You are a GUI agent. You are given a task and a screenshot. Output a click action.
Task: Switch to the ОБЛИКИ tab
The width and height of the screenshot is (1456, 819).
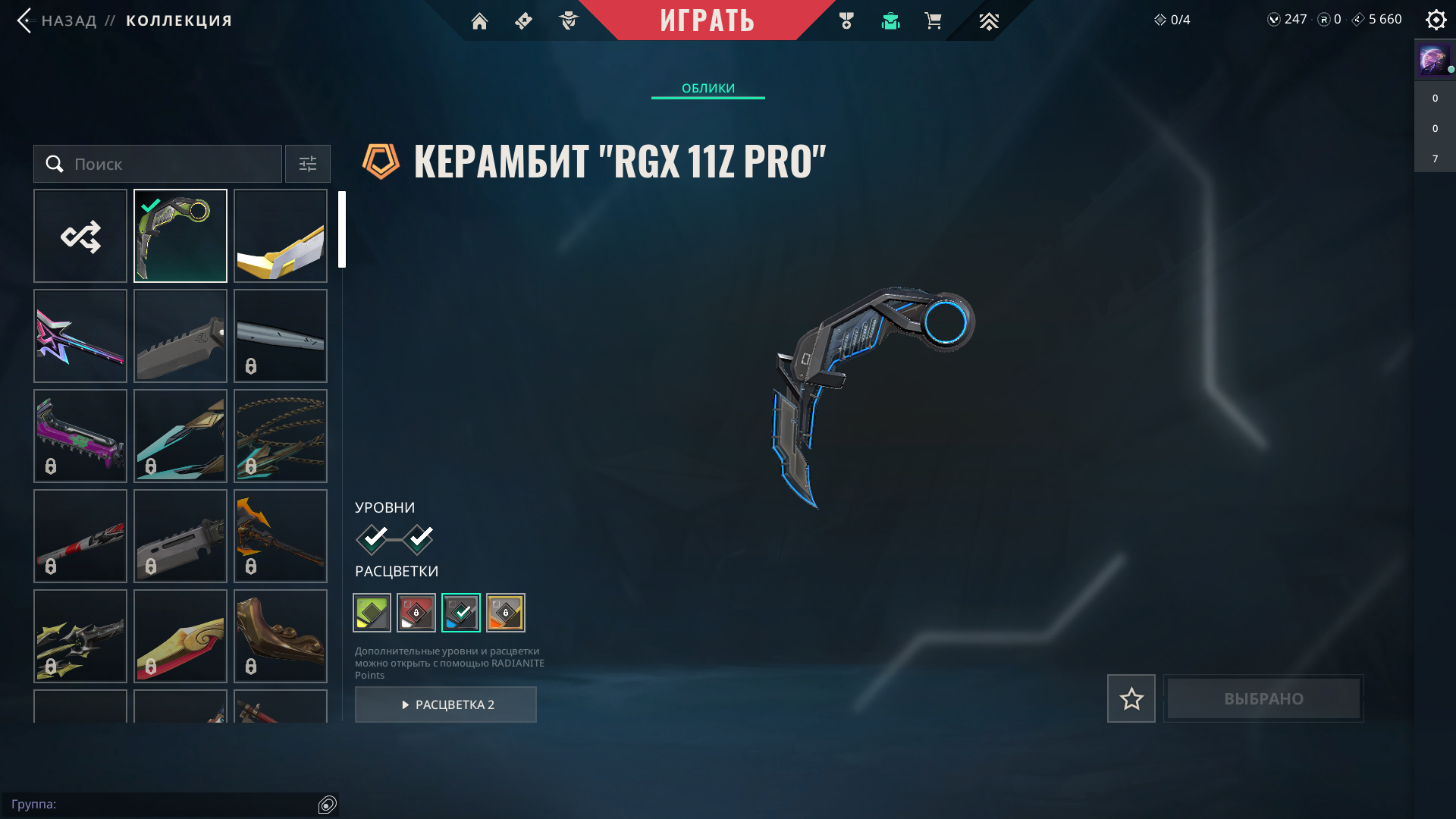708,88
